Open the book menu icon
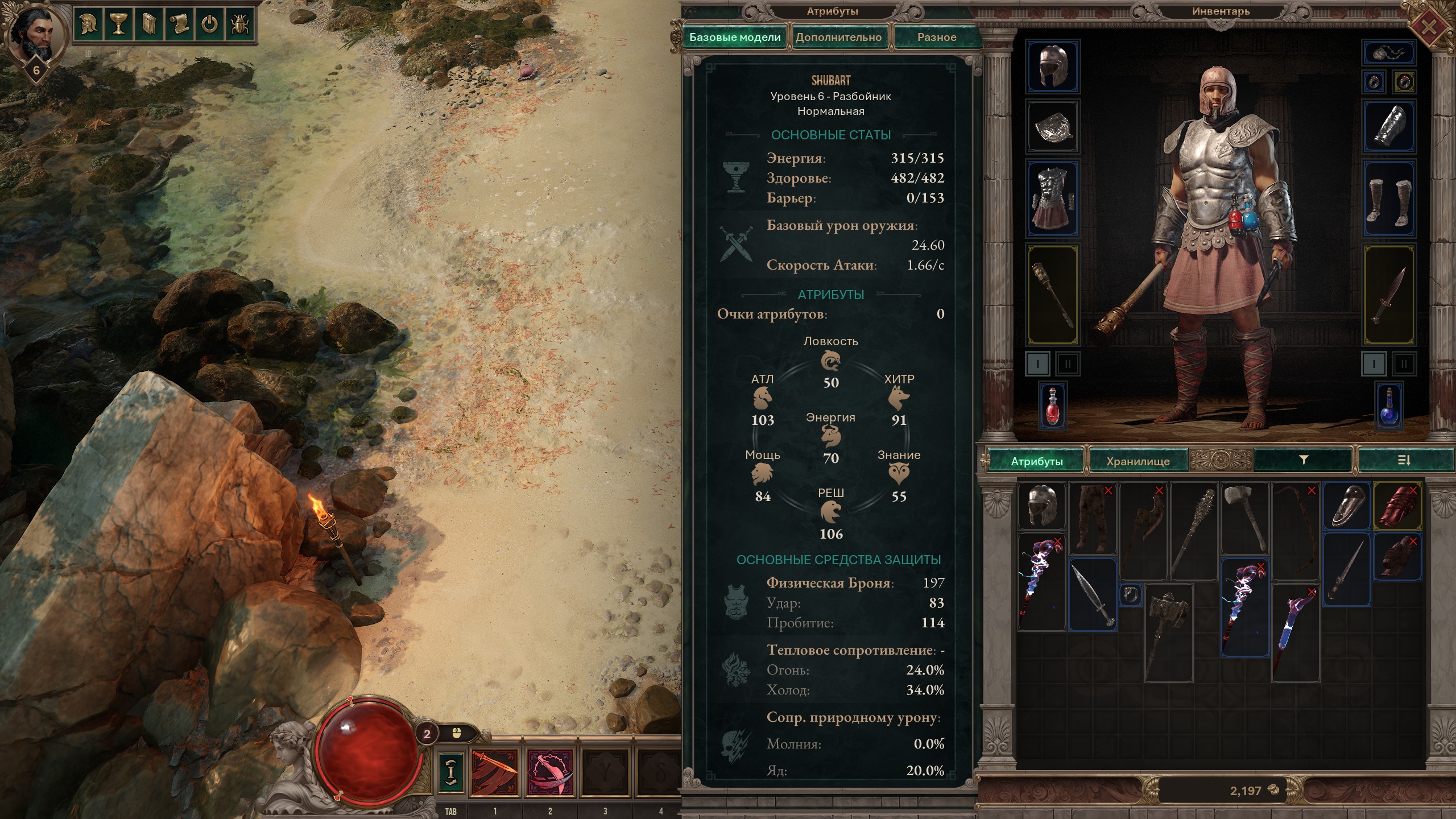Image resolution: width=1456 pixels, height=819 pixels. pyautogui.click(x=149, y=24)
